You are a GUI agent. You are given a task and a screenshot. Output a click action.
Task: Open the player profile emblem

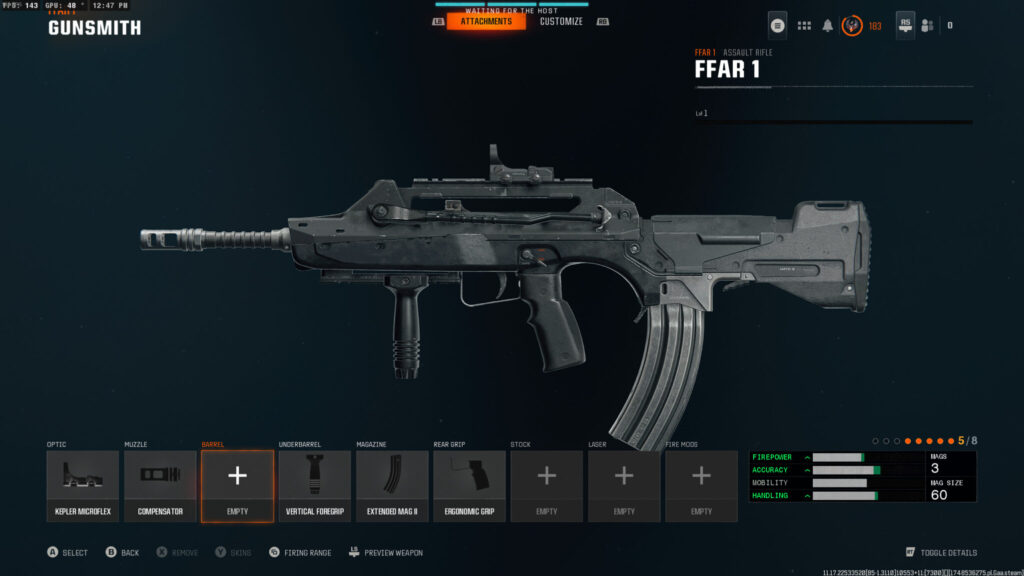coord(853,25)
